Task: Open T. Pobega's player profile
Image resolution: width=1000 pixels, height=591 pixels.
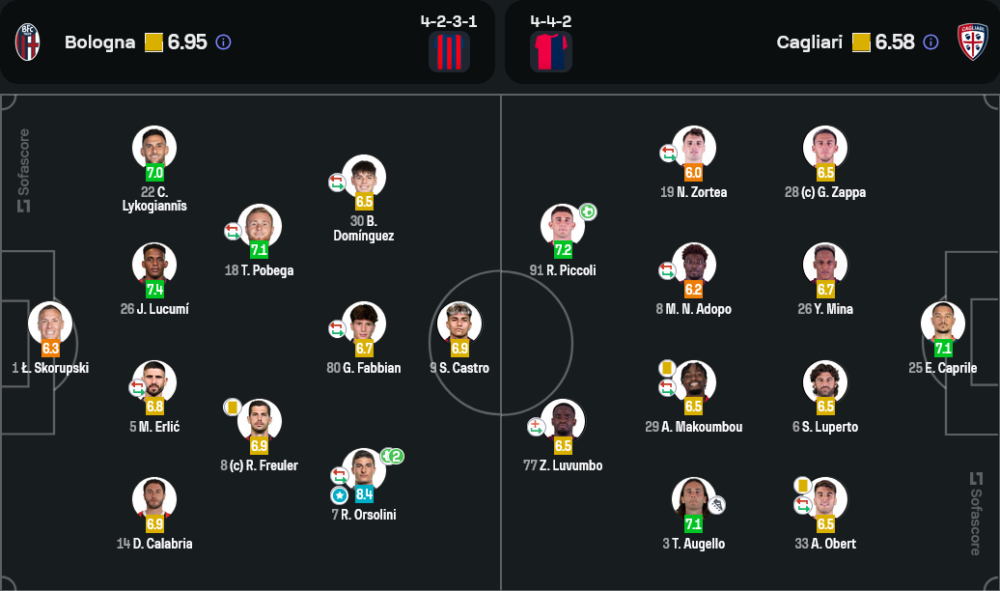Action: (259, 226)
